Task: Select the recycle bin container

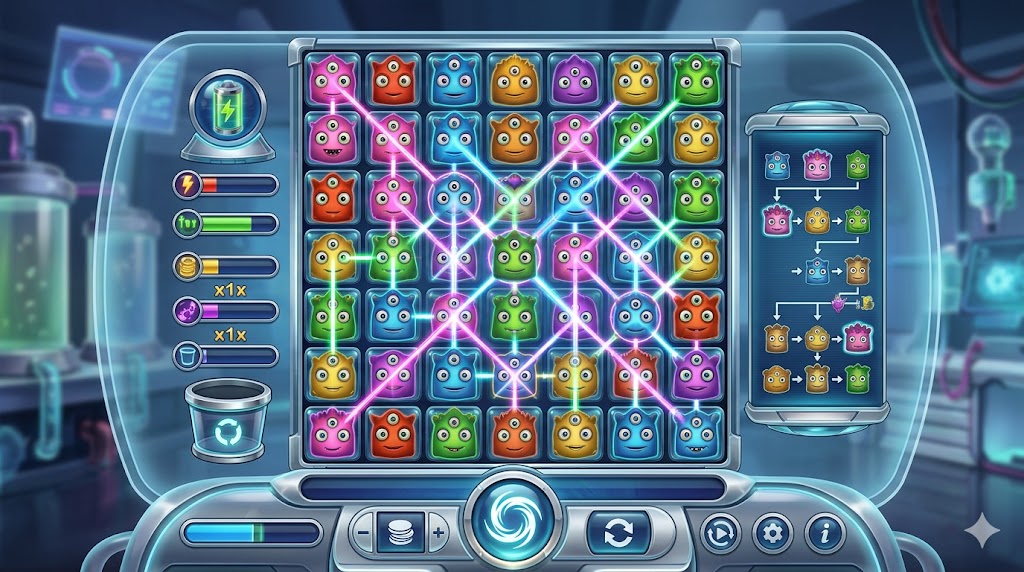Action: tap(227, 424)
